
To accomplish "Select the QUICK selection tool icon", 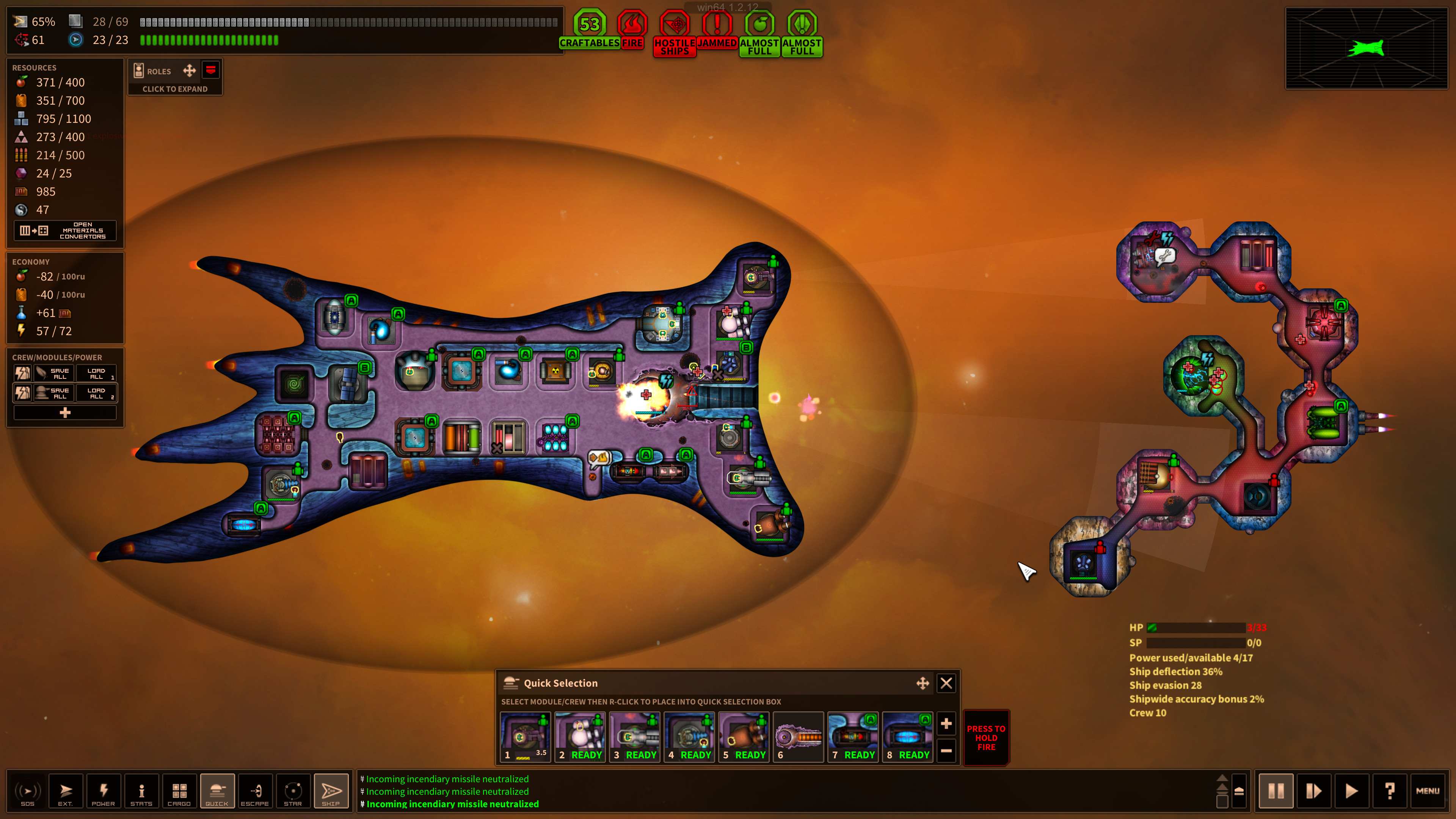I will point(217,791).
